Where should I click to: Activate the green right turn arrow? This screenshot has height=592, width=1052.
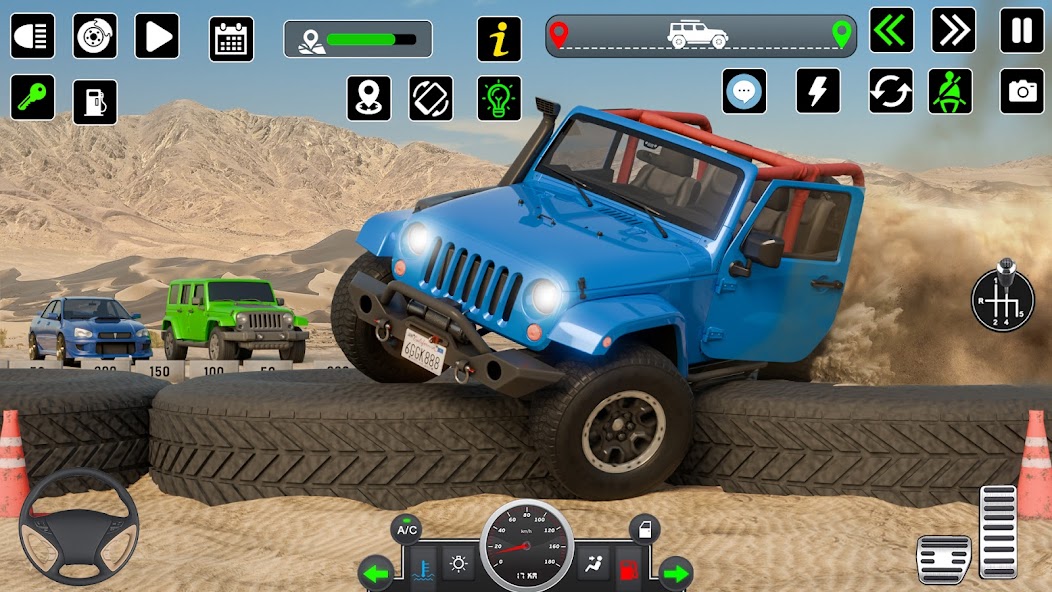point(675,573)
